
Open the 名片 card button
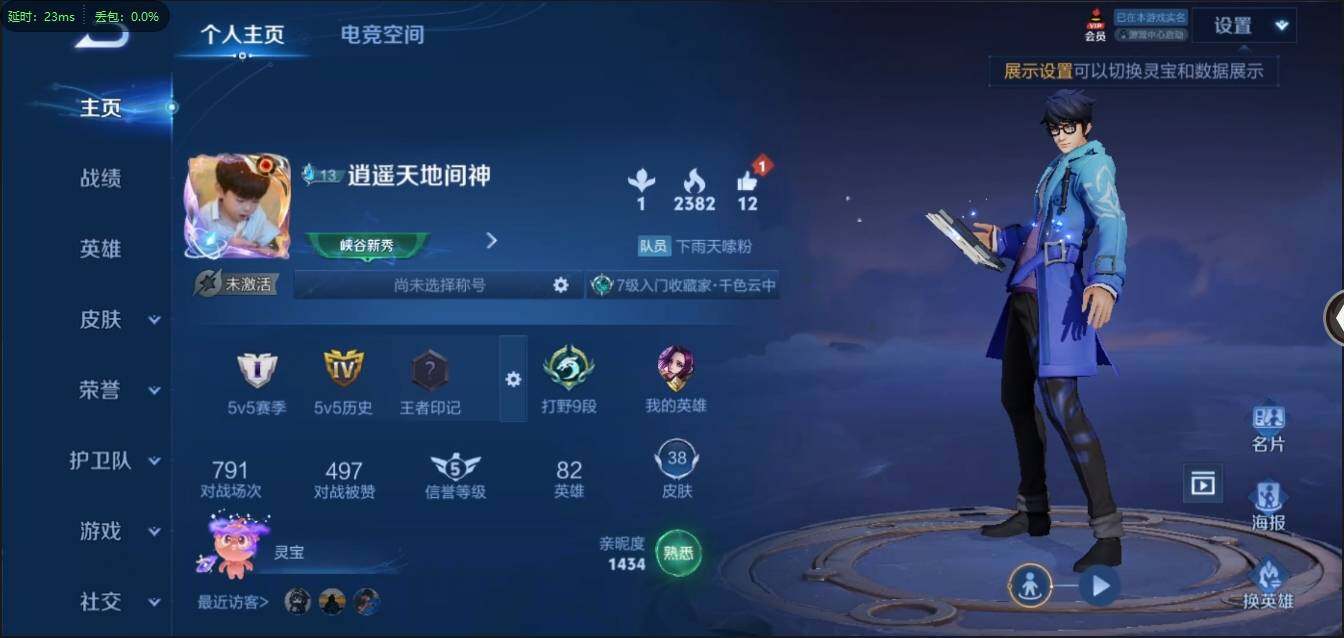[x=1268, y=428]
